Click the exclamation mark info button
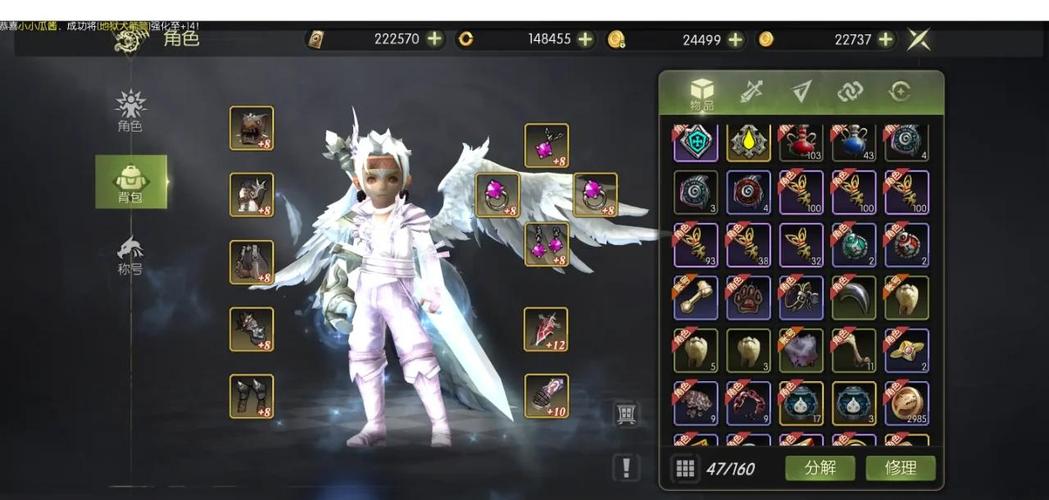Viewport: 1049px width, 500px height. 626,466
